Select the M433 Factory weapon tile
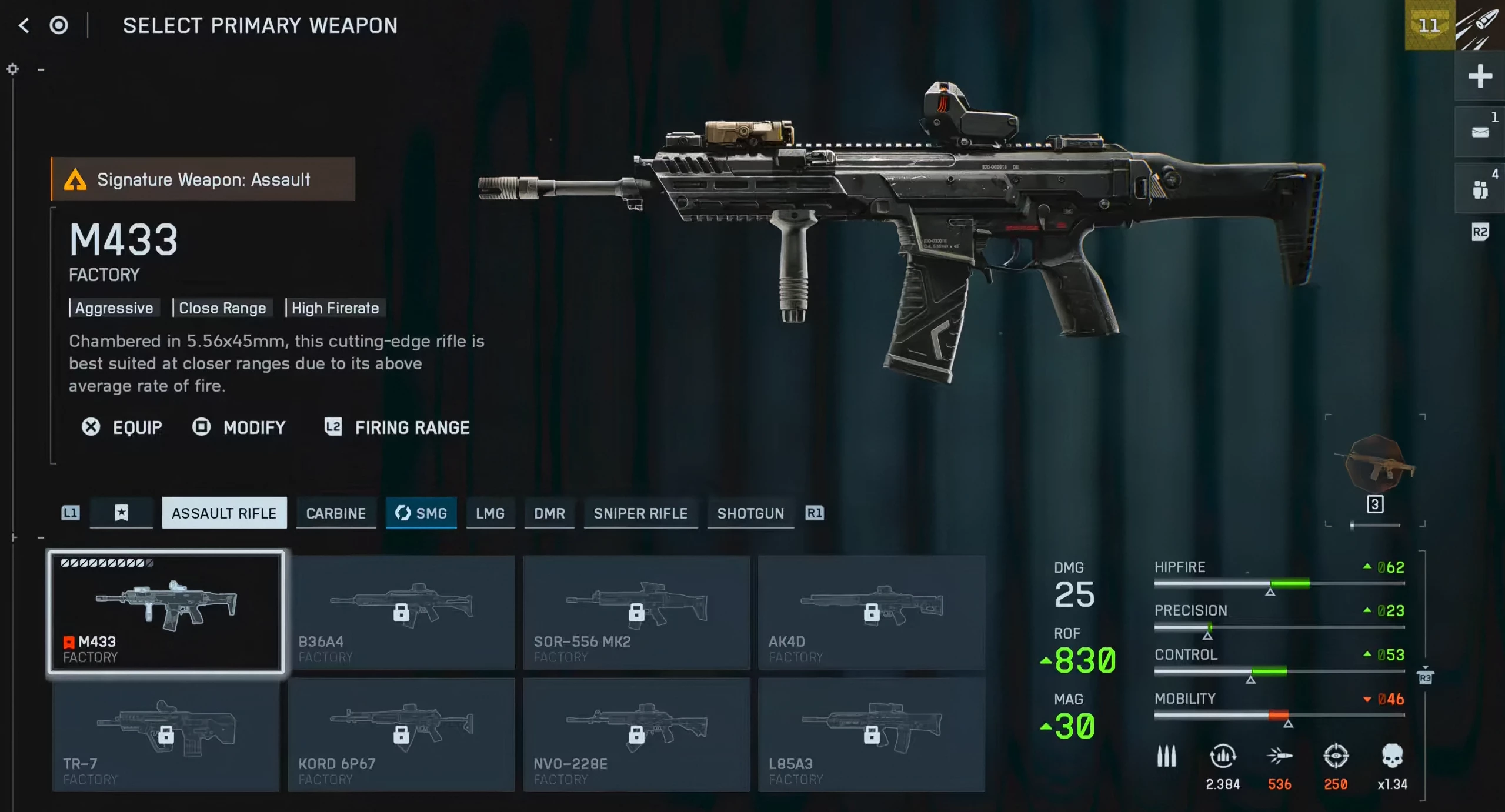1505x812 pixels. pyautogui.click(x=166, y=611)
